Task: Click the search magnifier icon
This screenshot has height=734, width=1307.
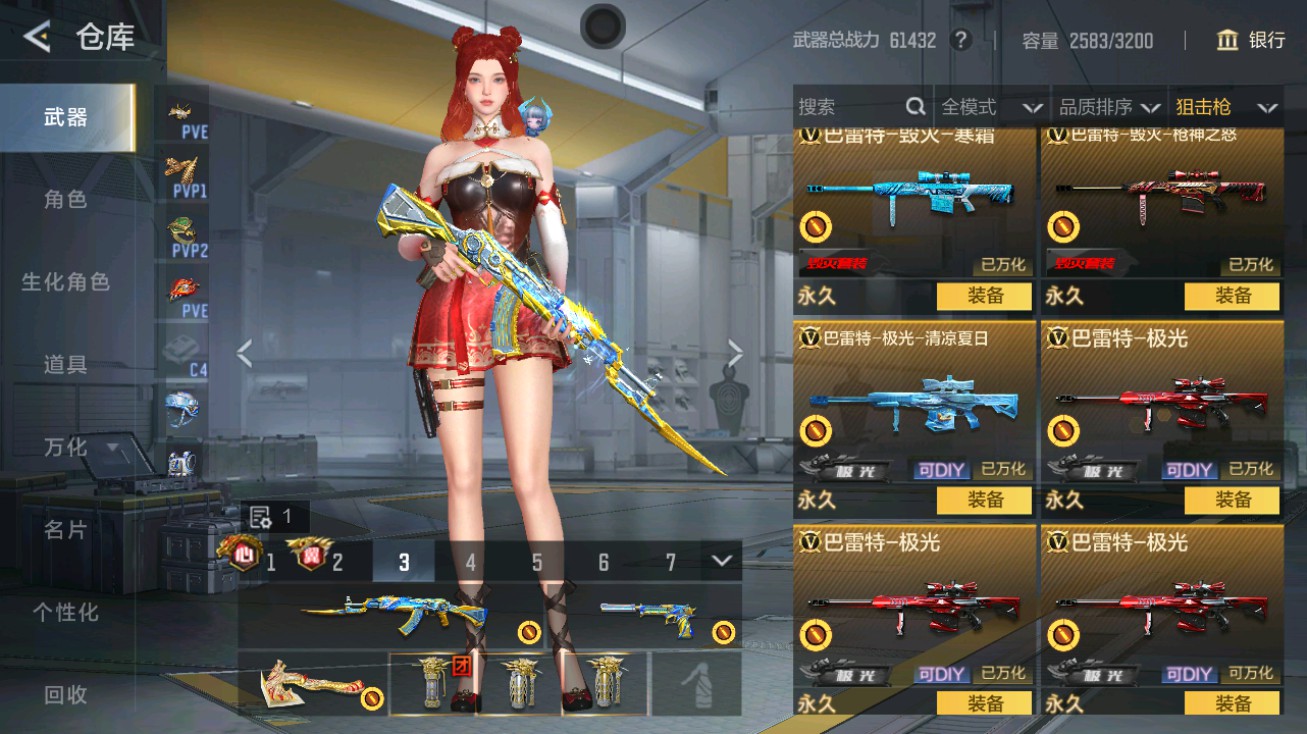Action: point(914,105)
